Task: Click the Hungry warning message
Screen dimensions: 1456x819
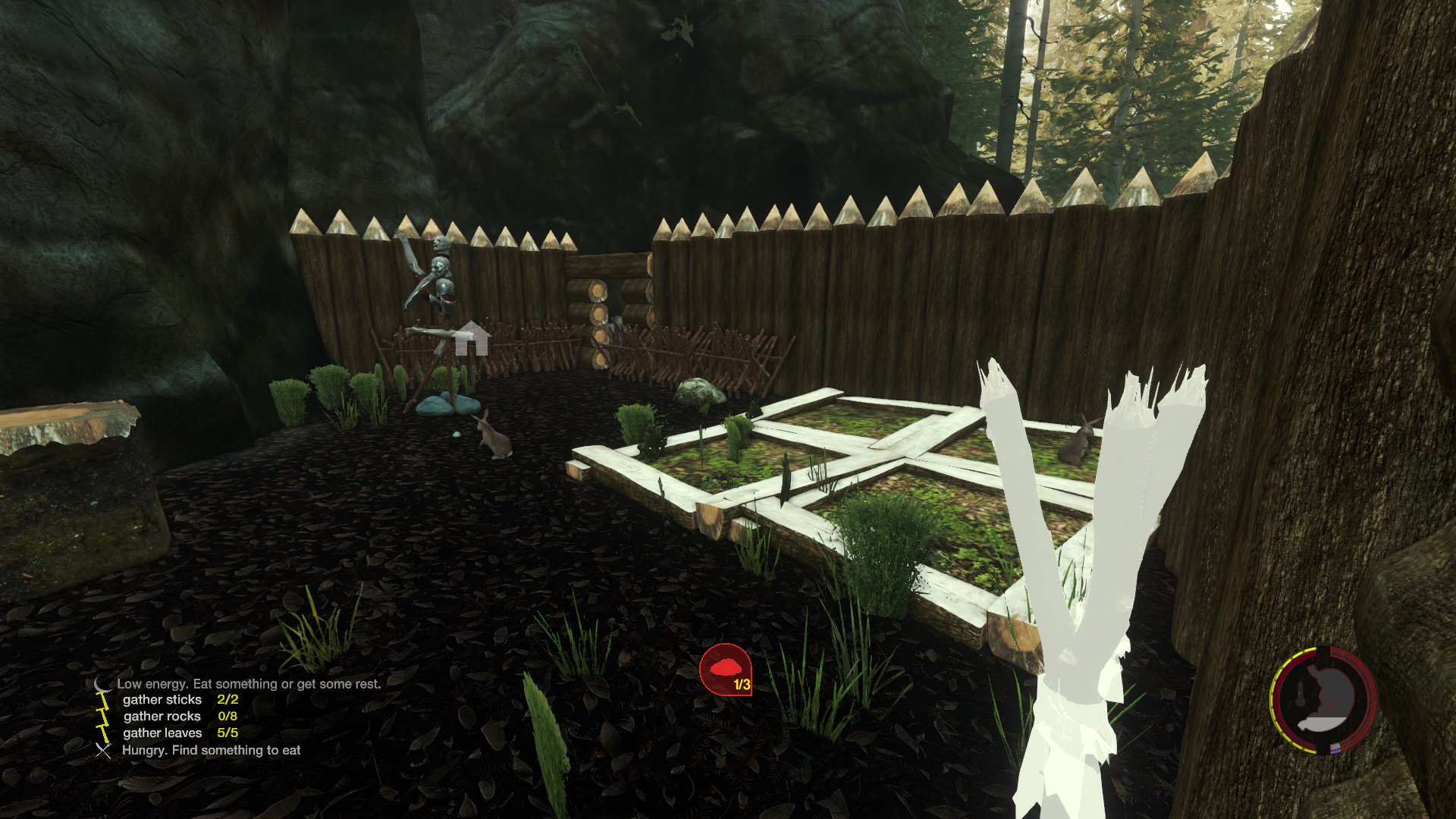Action: 211,751
